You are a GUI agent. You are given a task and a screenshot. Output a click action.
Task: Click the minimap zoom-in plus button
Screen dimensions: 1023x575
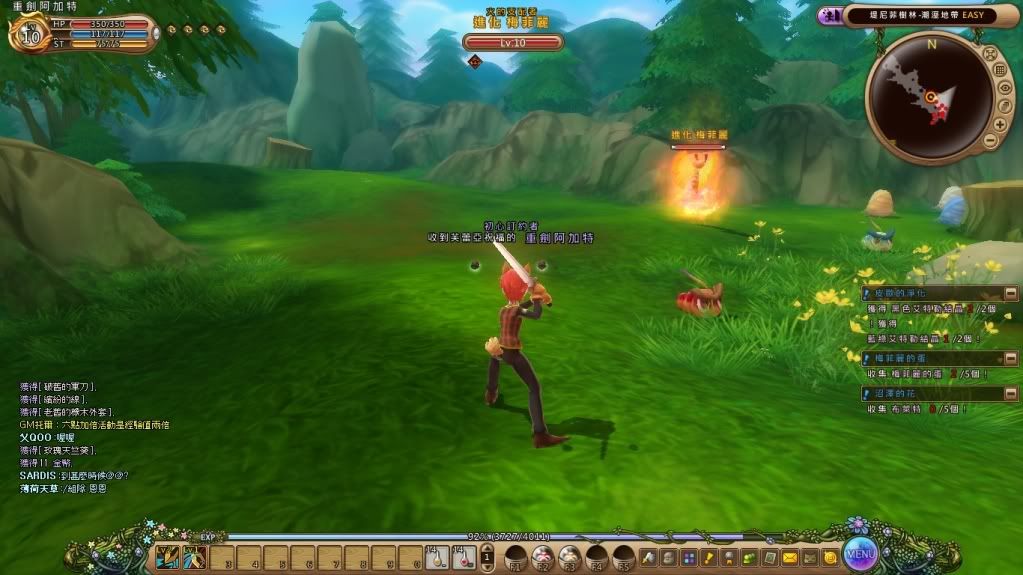(x=998, y=125)
